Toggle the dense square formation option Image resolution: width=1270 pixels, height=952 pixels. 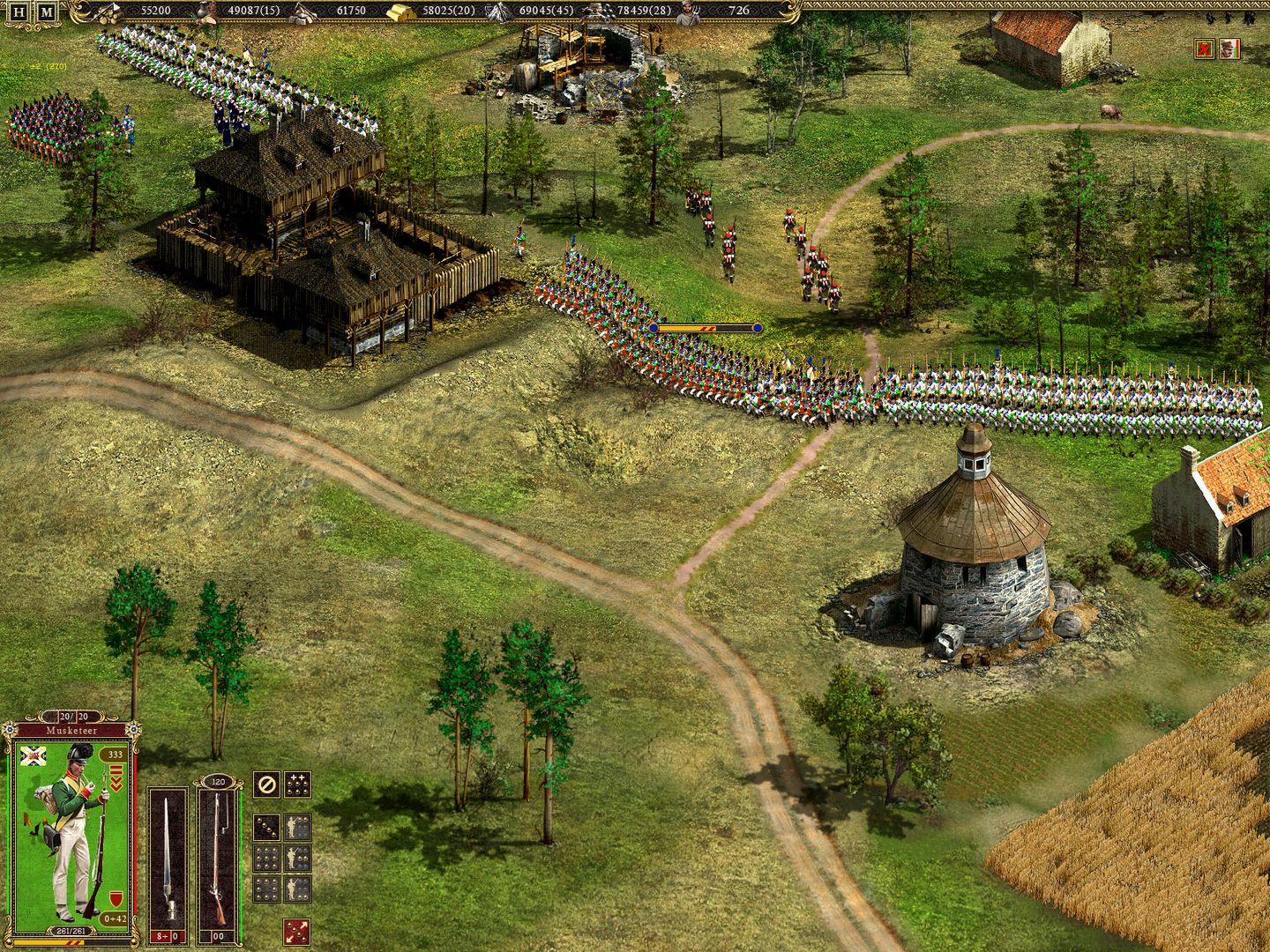(265, 889)
